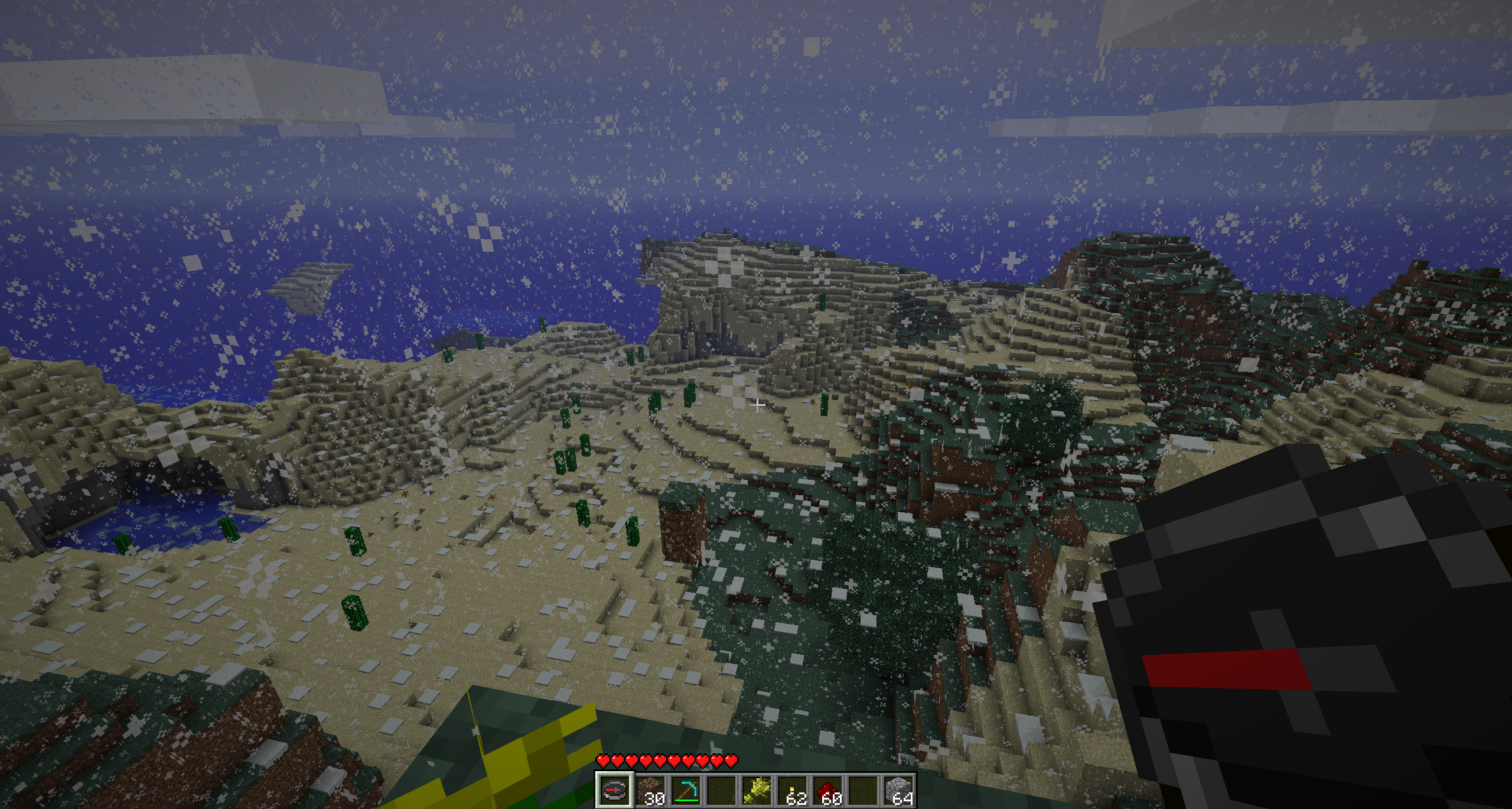This screenshot has height=809, width=1512.
Task: Select the compass hotbar slot
Action: click(x=614, y=790)
